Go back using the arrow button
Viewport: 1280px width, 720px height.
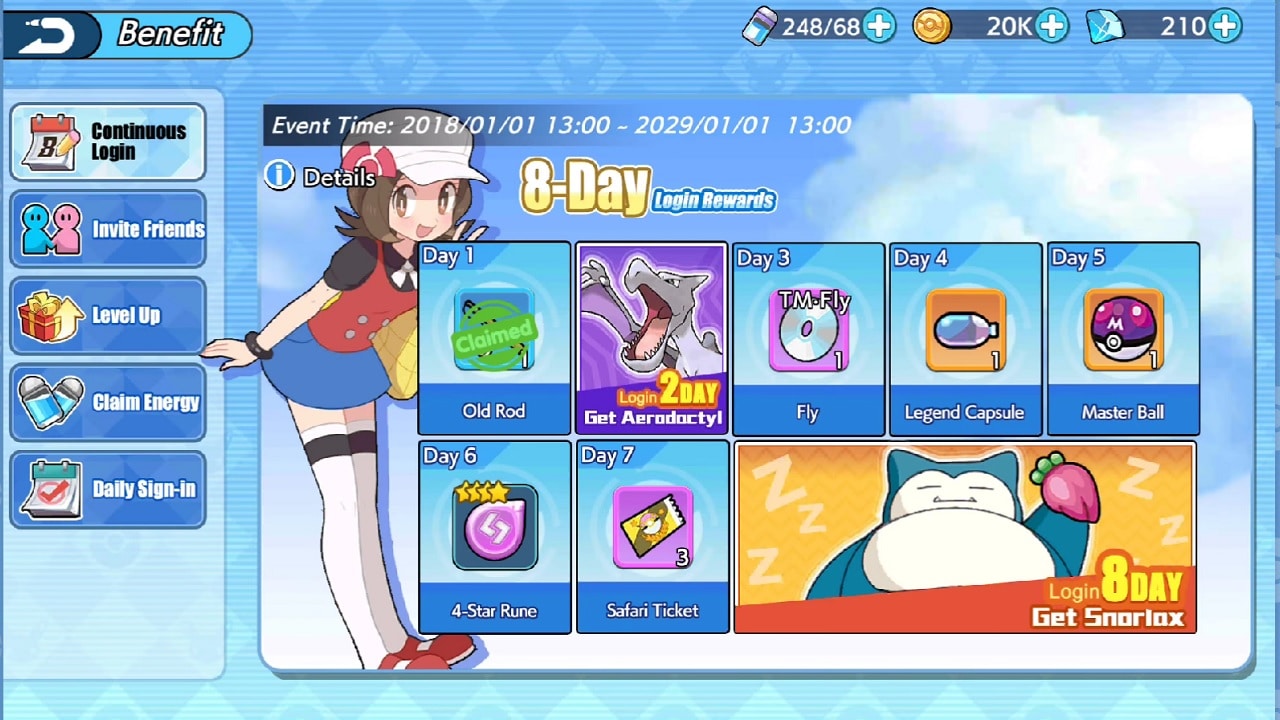tap(50, 36)
